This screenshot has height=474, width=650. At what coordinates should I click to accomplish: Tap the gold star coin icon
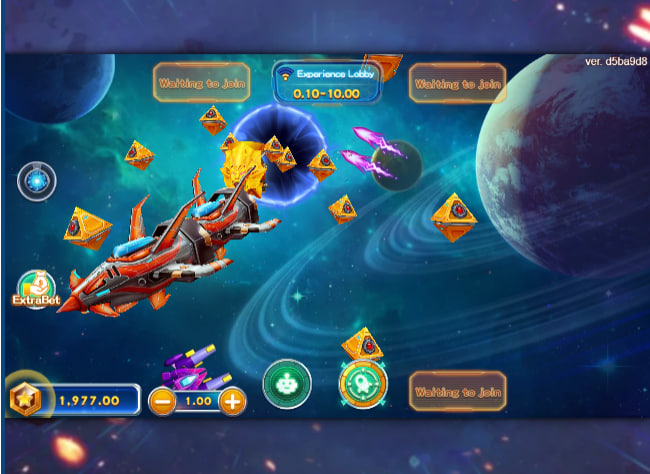point(25,399)
